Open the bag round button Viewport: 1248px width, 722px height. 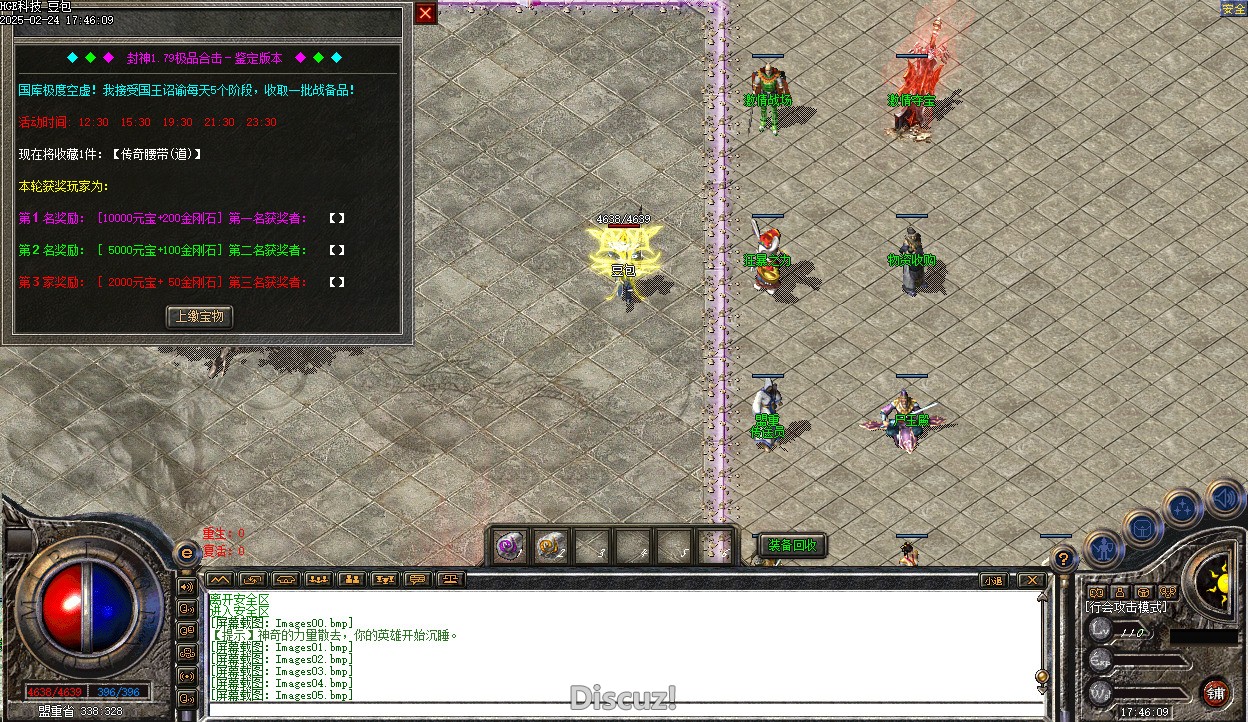click(1141, 527)
